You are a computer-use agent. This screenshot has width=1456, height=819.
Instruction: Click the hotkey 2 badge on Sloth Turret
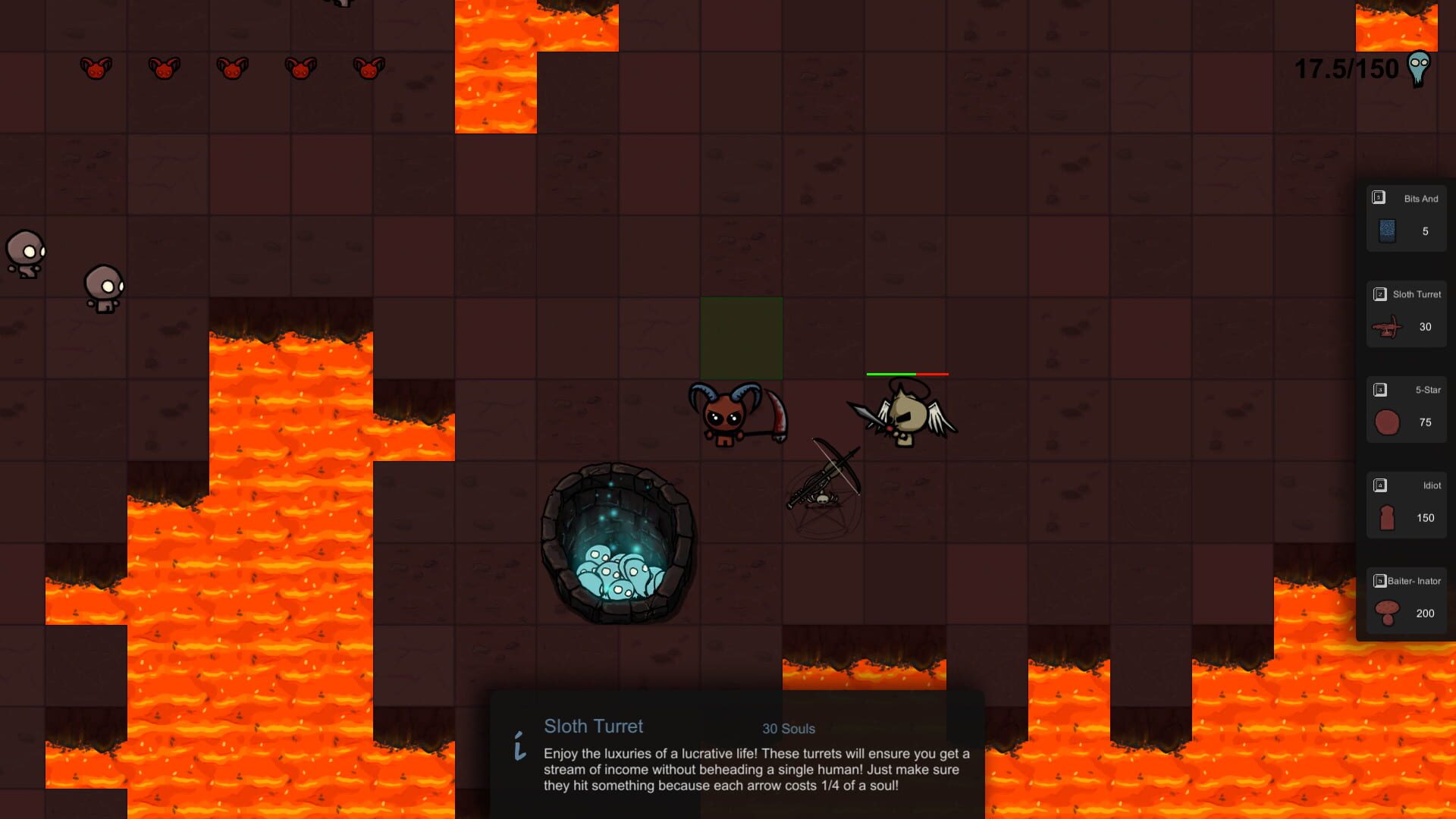pos(1379,294)
